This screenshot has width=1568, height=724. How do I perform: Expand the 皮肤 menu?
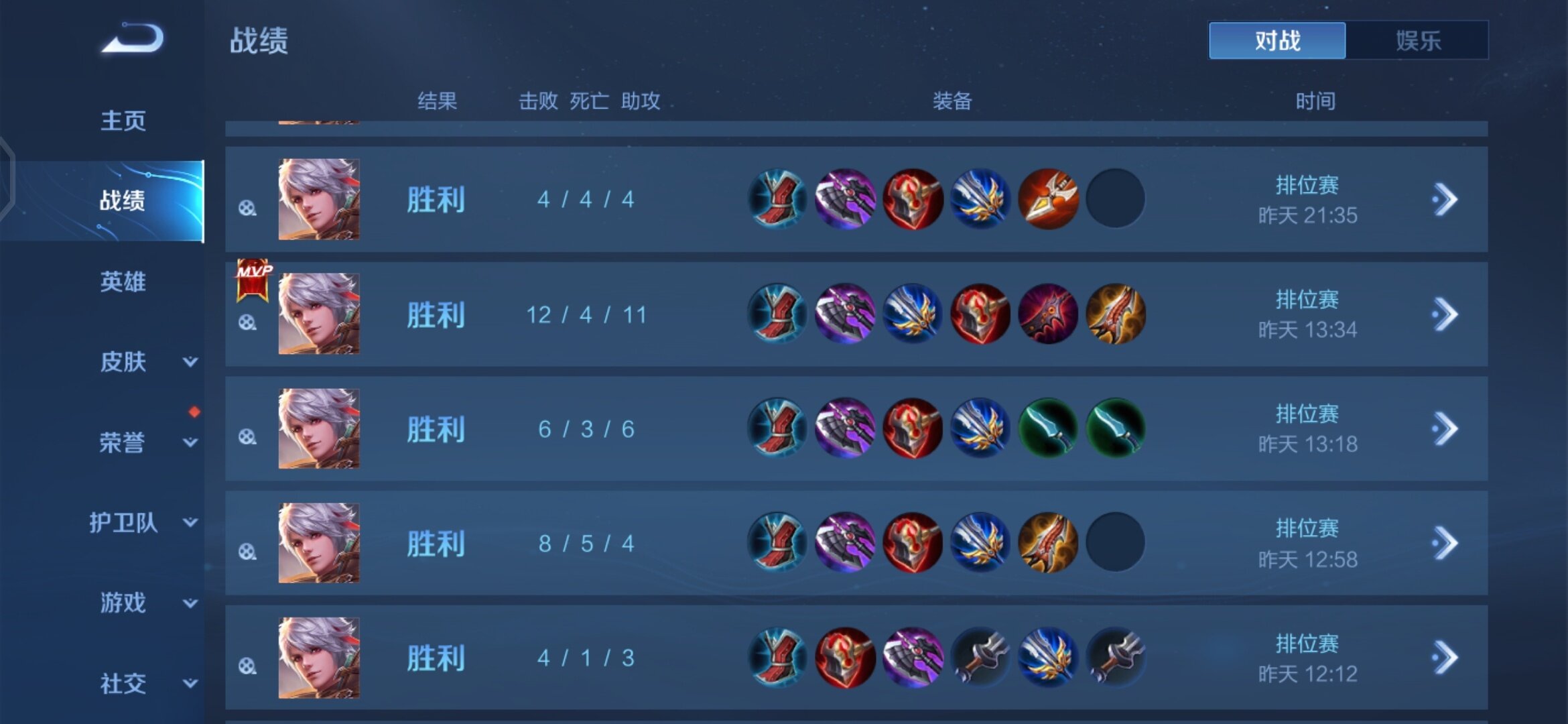tap(190, 362)
